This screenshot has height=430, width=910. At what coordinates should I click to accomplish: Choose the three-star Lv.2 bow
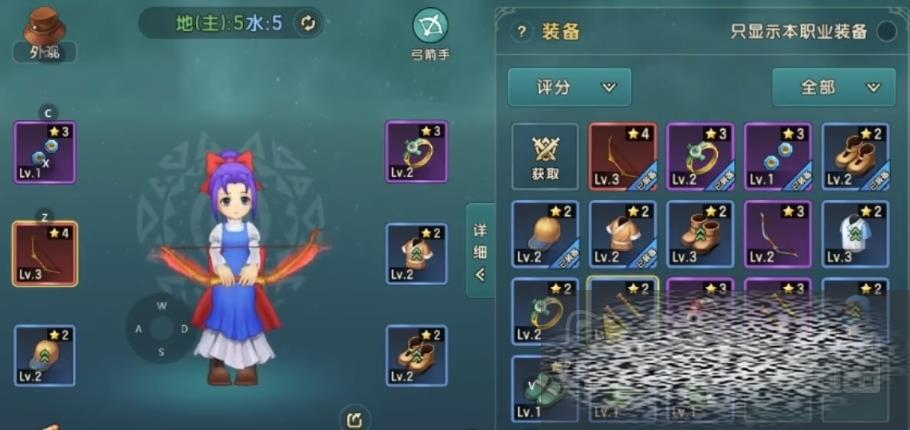pos(778,234)
